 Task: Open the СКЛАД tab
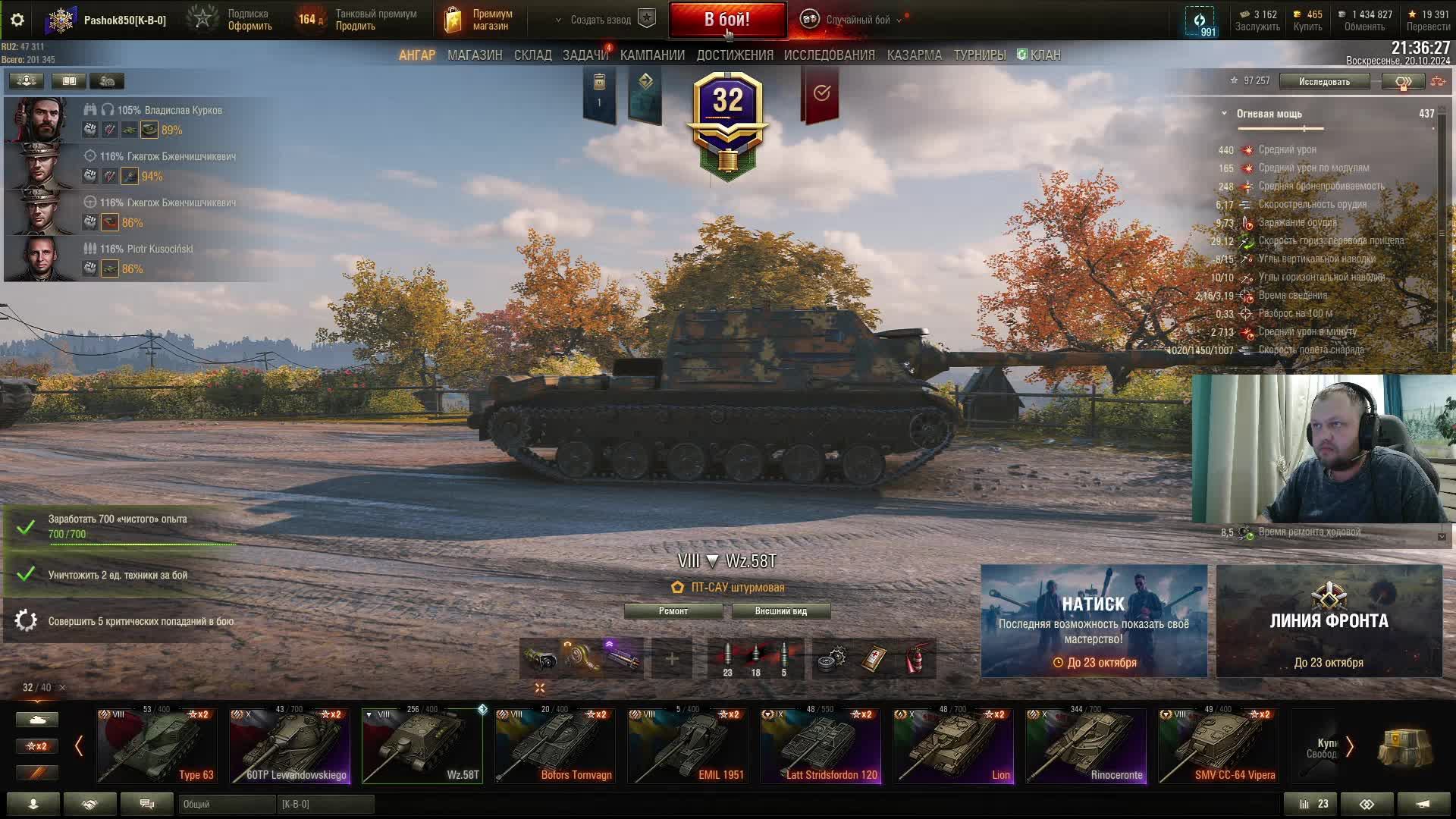(x=532, y=55)
